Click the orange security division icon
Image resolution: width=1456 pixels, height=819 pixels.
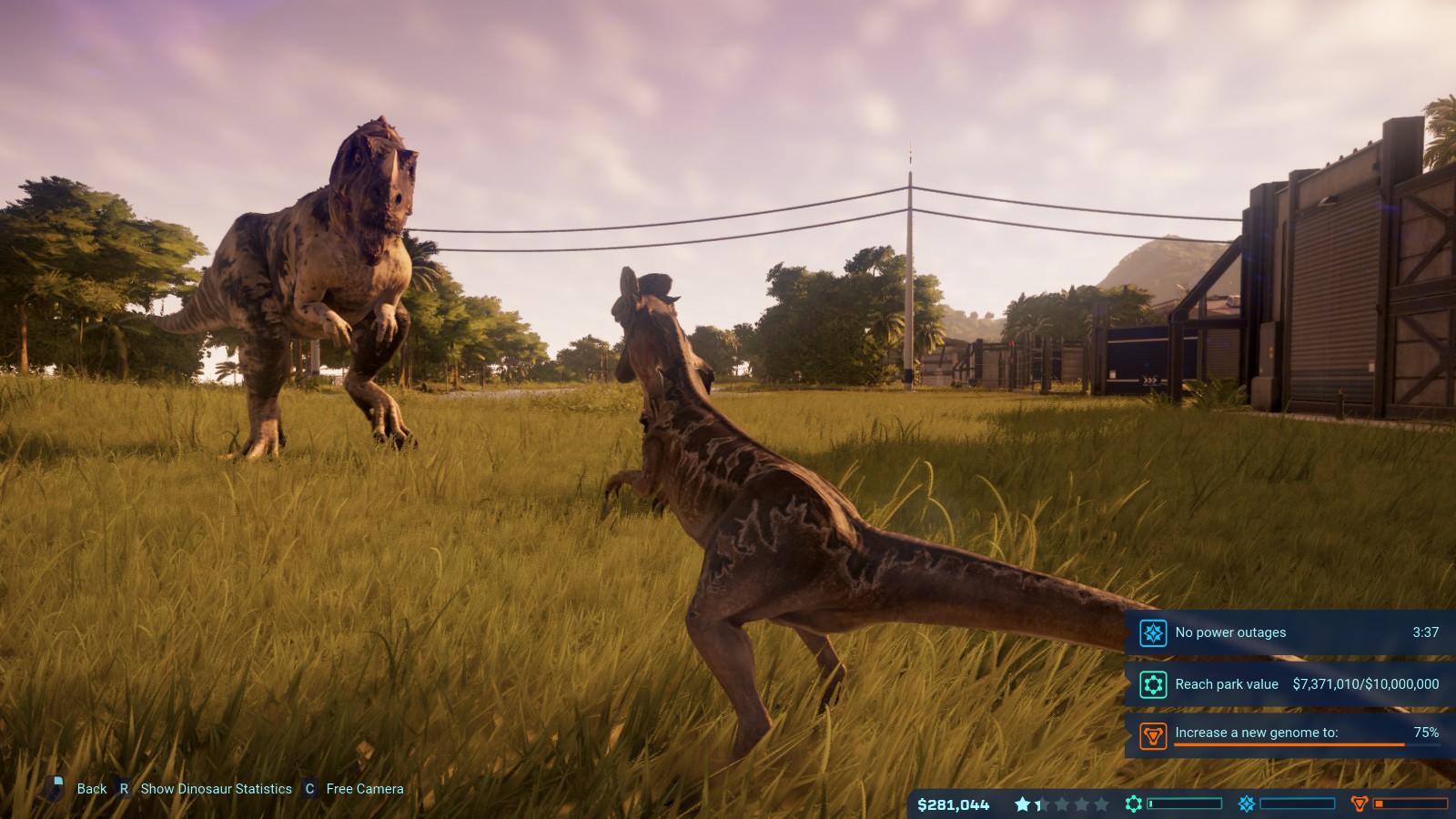pyautogui.click(x=1360, y=804)
